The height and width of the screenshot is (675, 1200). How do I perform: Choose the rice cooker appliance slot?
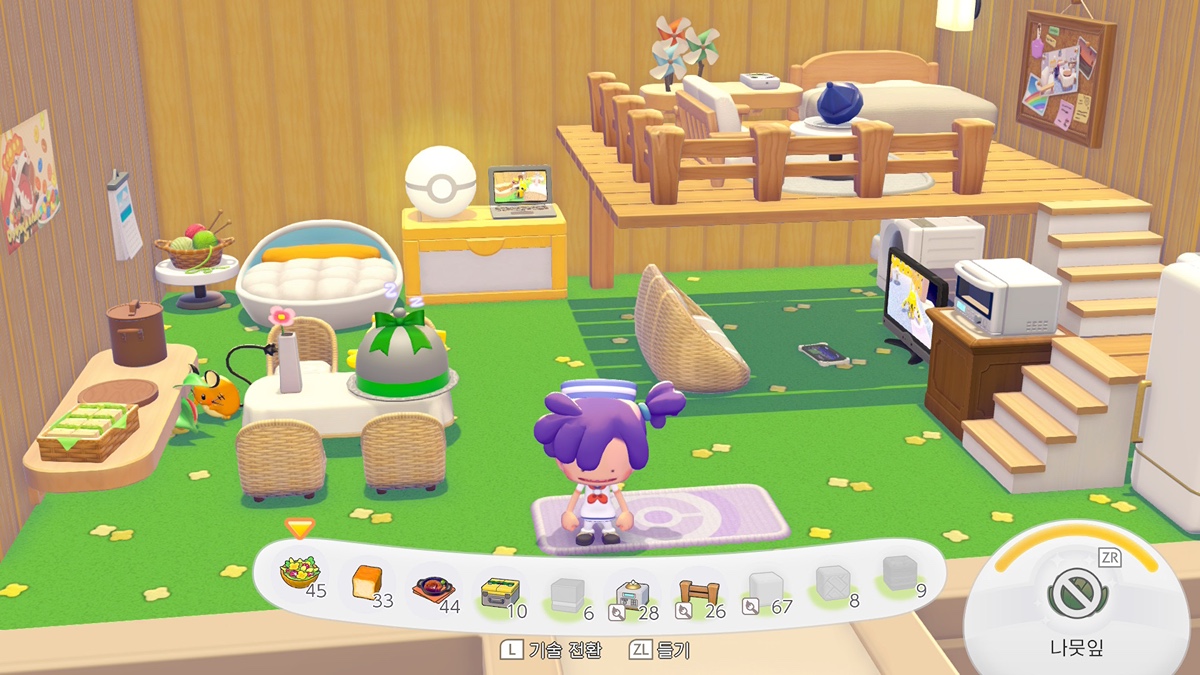632,596
